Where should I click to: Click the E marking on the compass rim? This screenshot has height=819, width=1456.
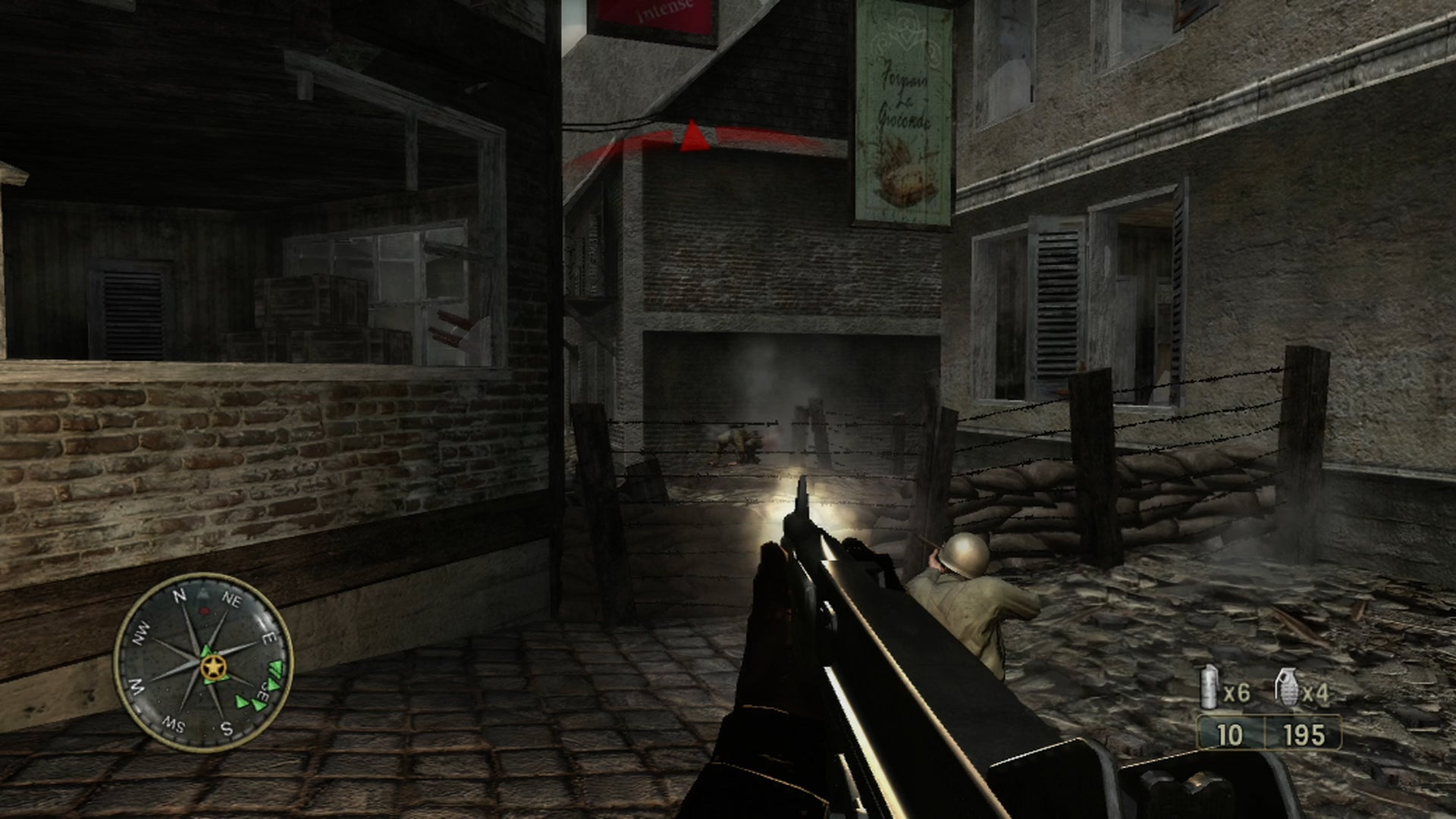point(268,638)
